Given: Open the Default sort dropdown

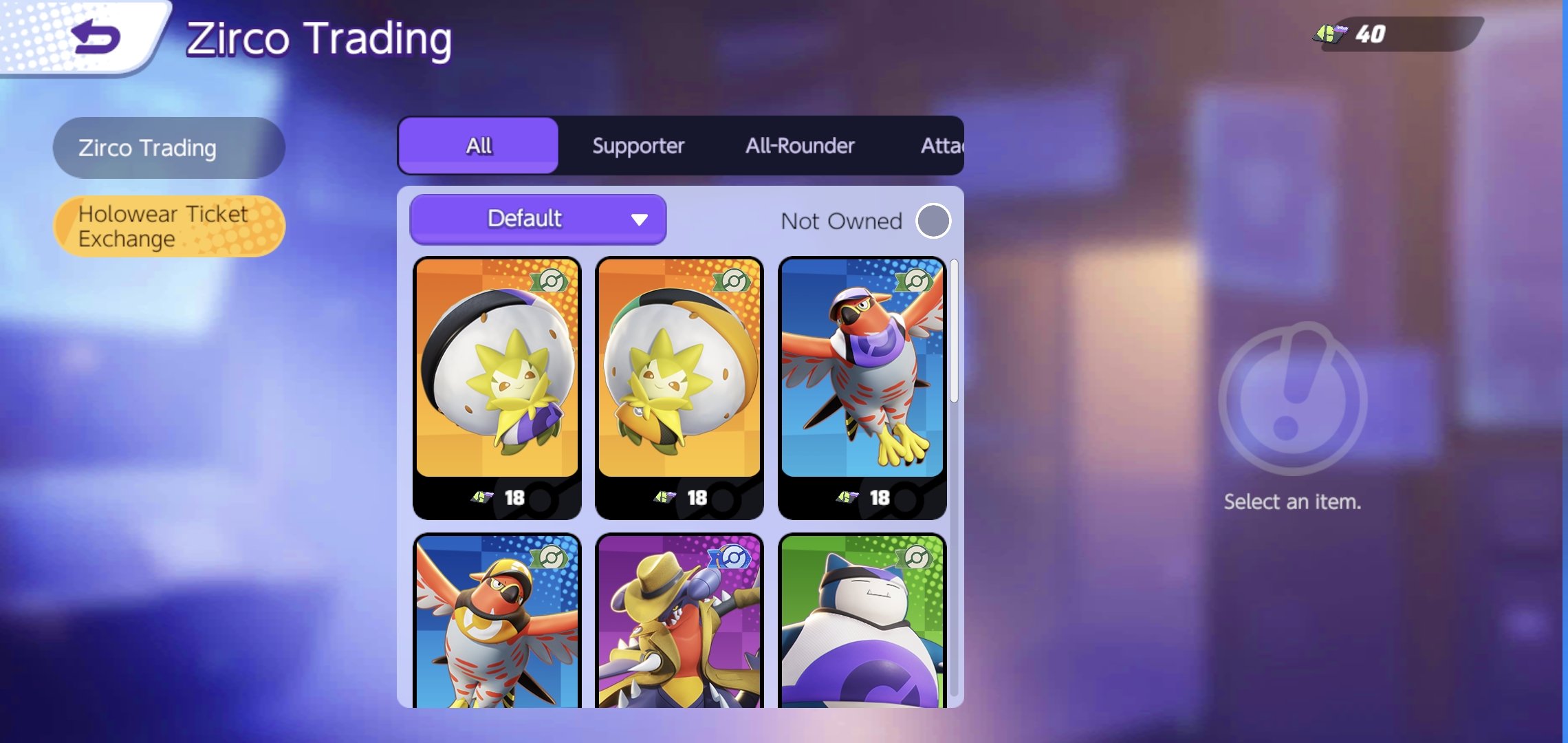Looking at the screenshot, I should pos(538,219).
